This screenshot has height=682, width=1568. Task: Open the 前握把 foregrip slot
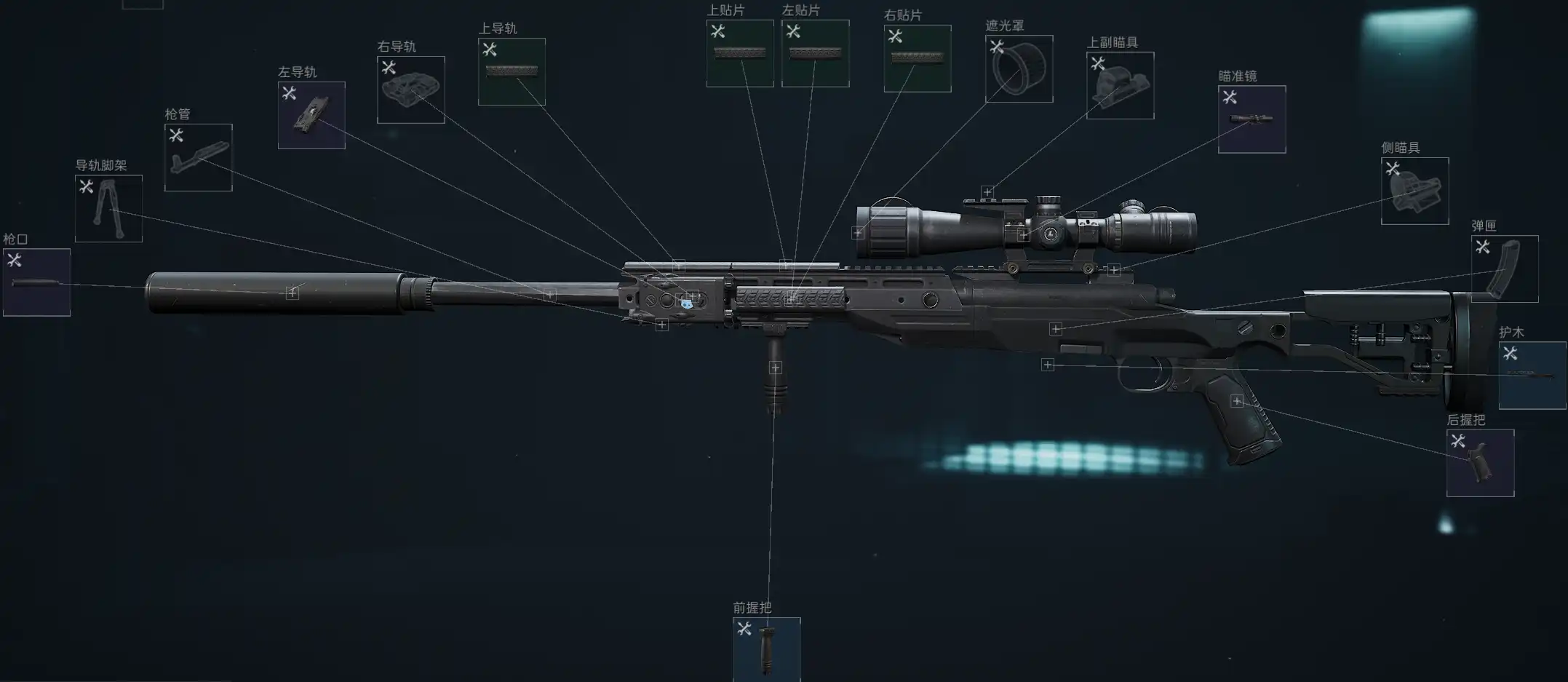tap(766, 649)
